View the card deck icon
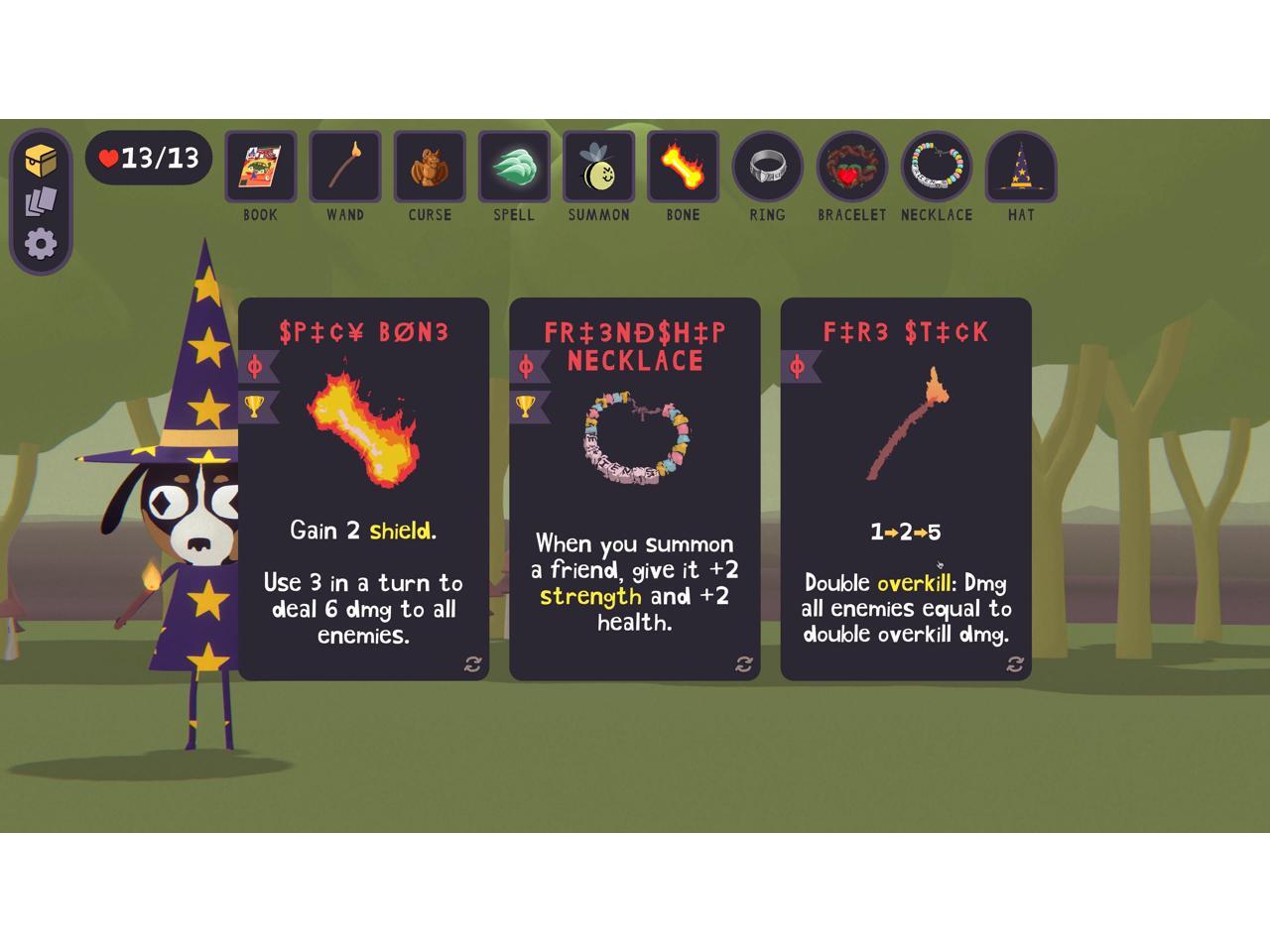This screenshot has height=952, width=1270. pos(41,202)
